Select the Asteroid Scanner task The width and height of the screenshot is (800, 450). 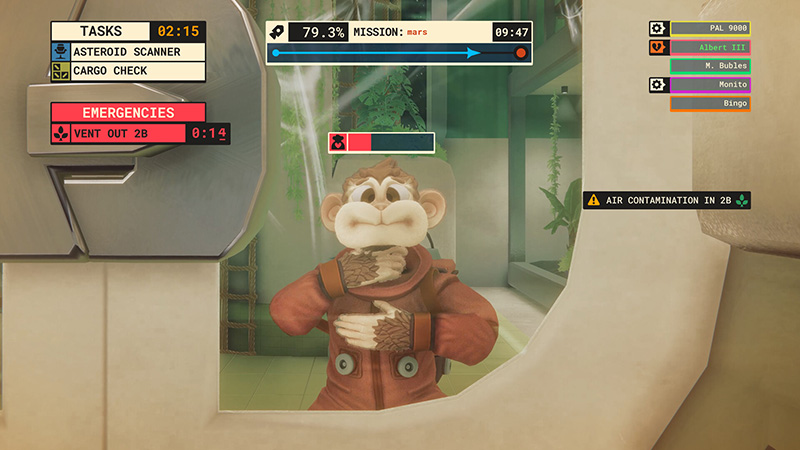pos(128,51)
